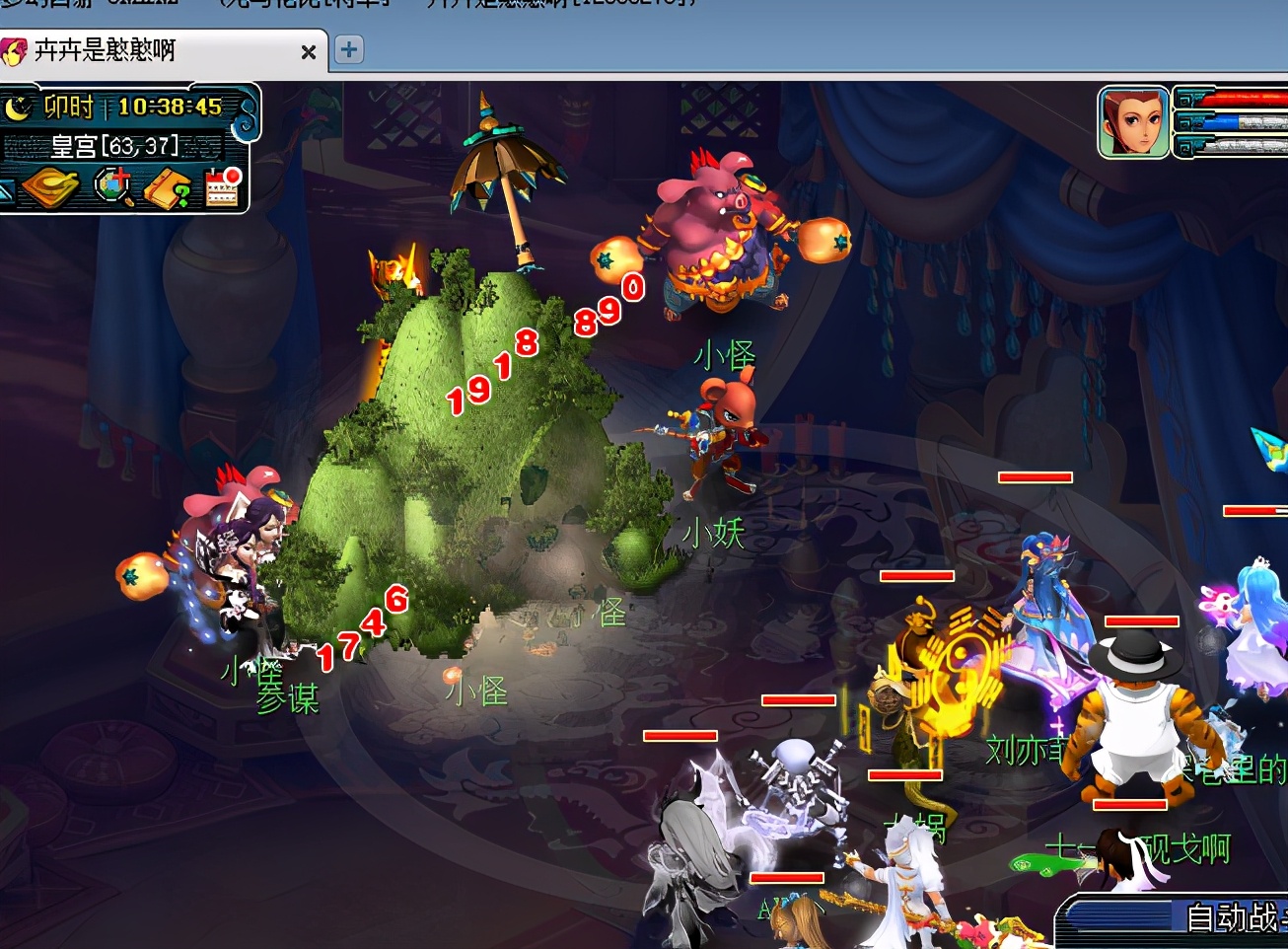1288x949 pixels.
Task: Click the player character portrait
Action: (1133, 122)
